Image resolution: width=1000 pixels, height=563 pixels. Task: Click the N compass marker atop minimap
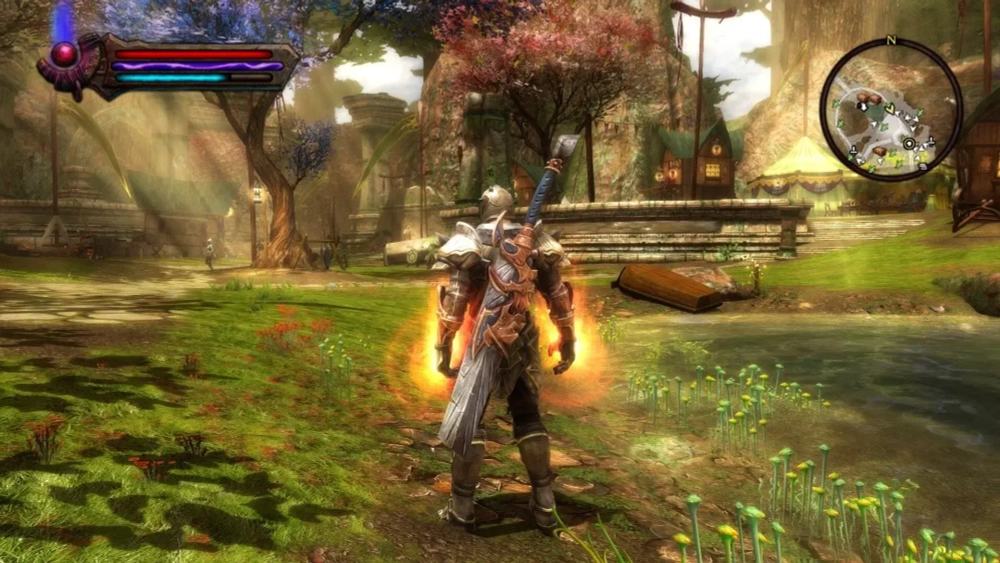(891, 41)
